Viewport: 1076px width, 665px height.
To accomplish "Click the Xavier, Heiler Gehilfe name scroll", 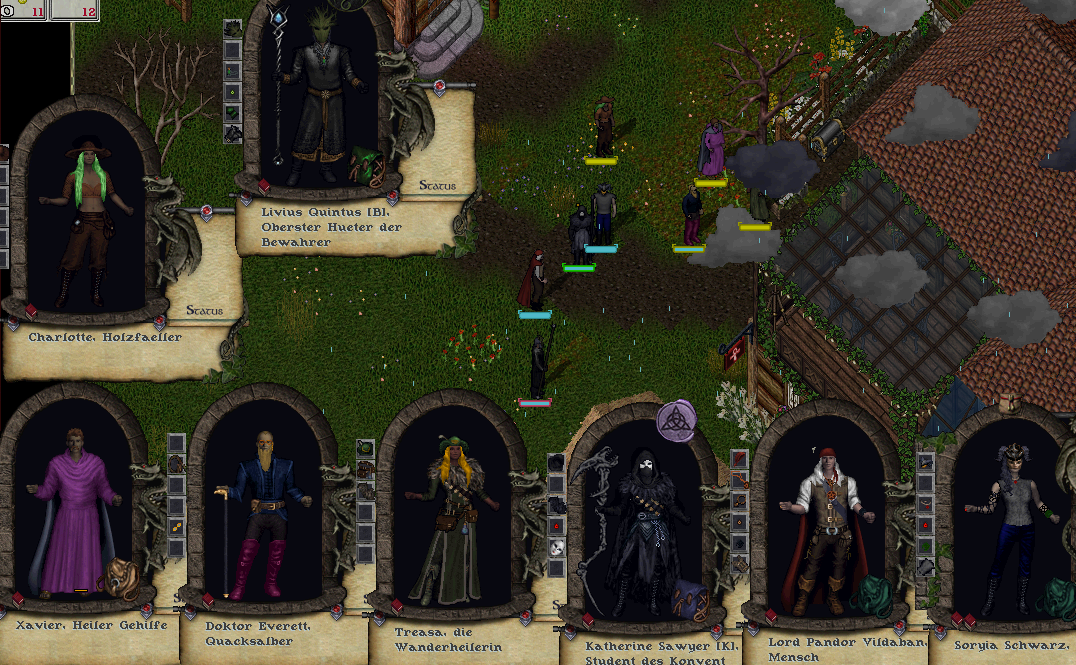I will pos(82,632).
